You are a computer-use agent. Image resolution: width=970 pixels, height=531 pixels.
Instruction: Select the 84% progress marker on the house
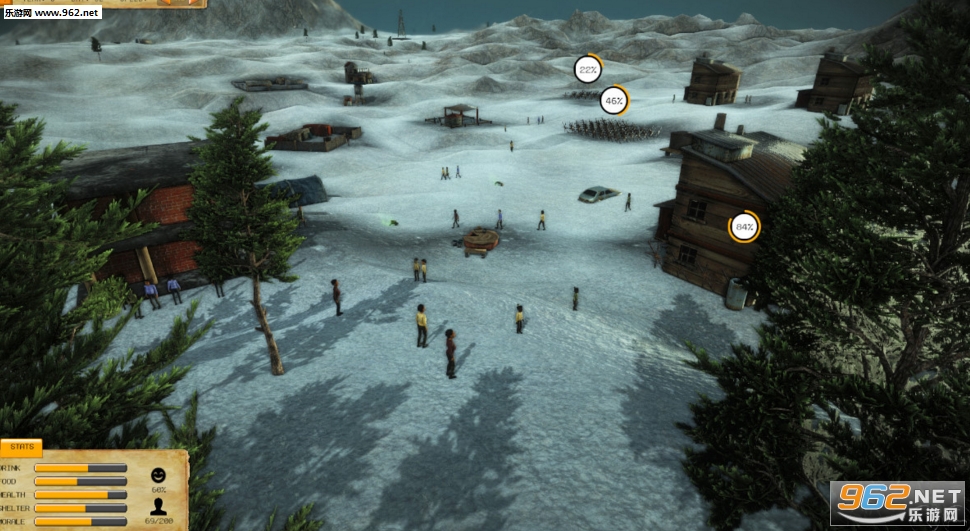pyautogui.click(x=743, y=228)
